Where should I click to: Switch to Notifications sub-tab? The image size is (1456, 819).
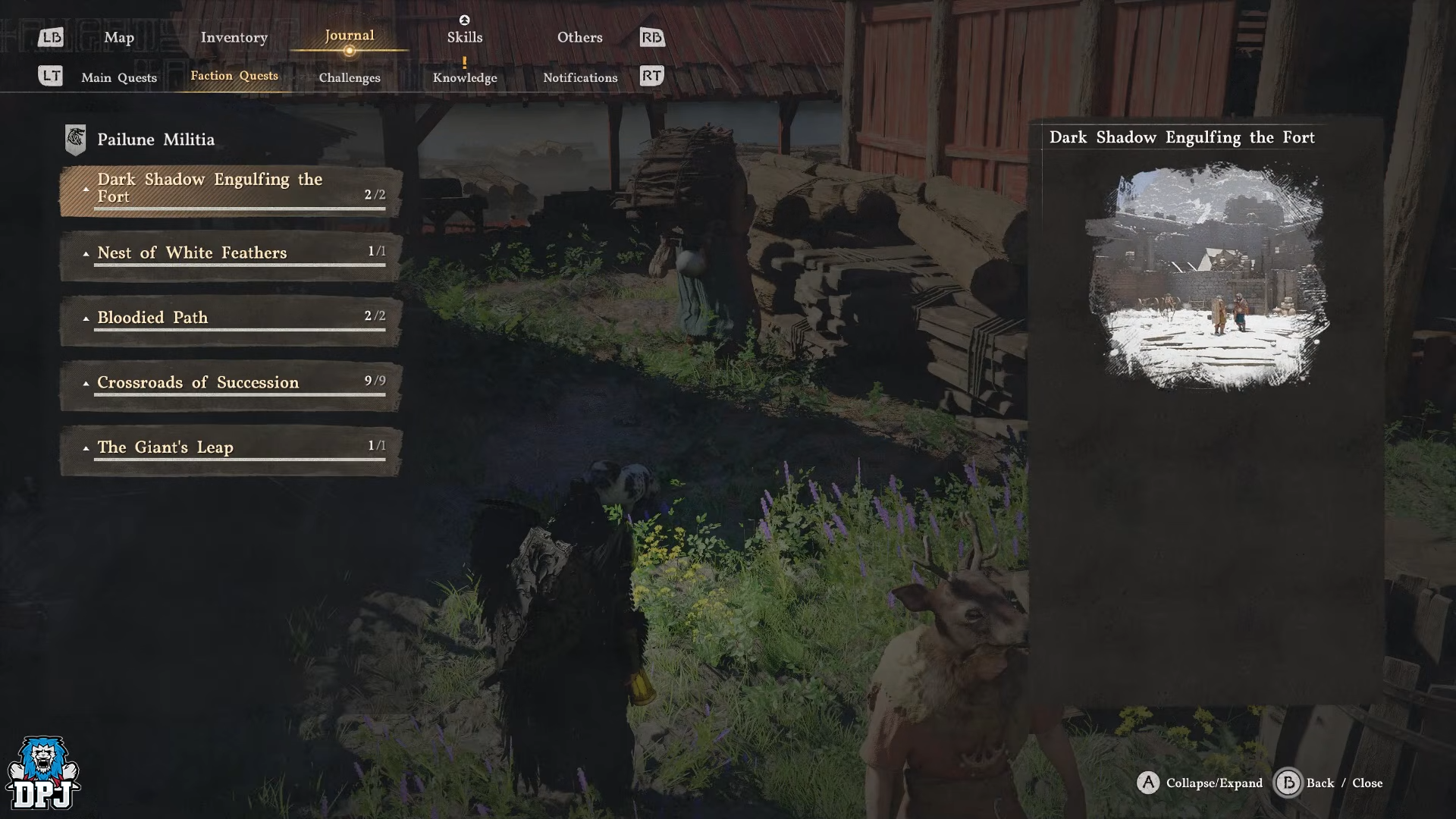pos(580,77)
